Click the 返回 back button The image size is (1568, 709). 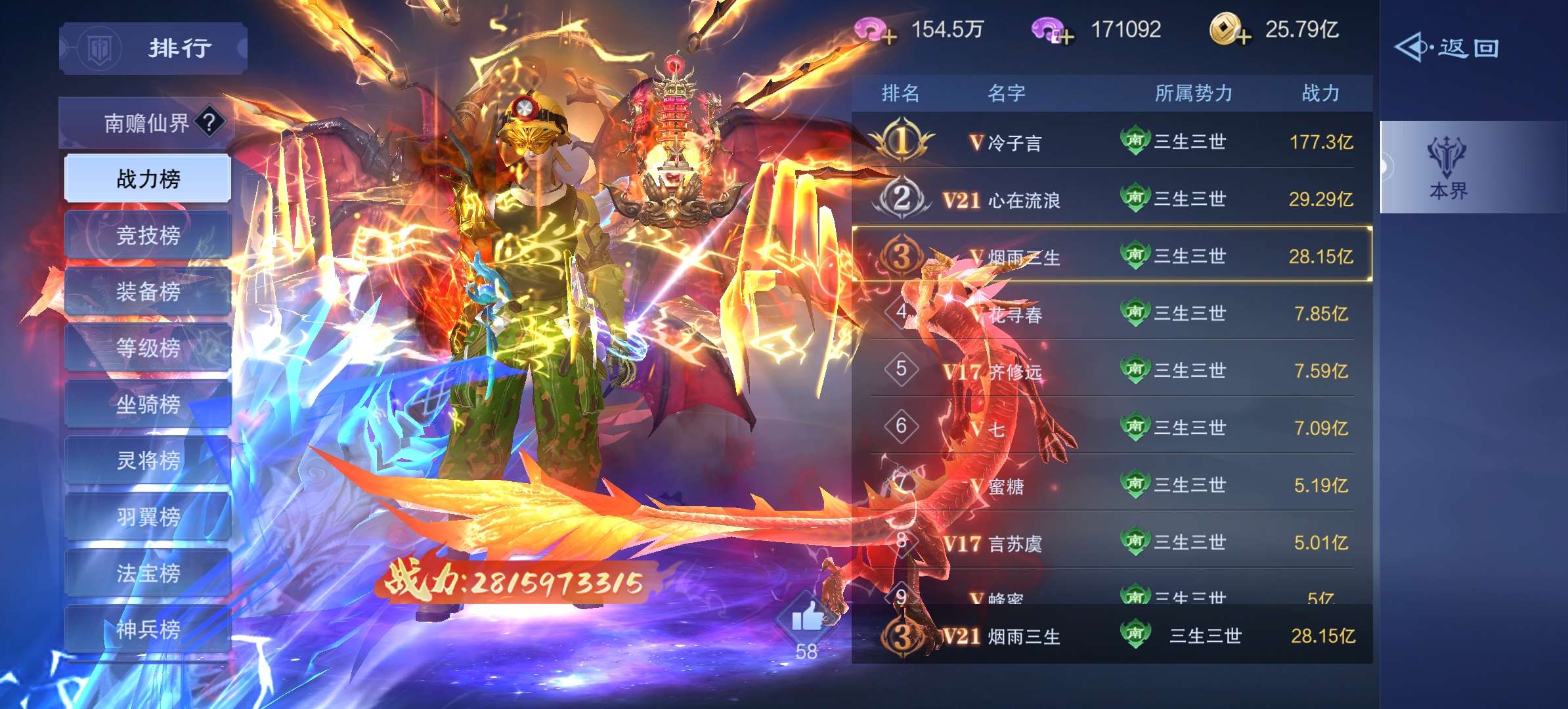coord(1447,48)
